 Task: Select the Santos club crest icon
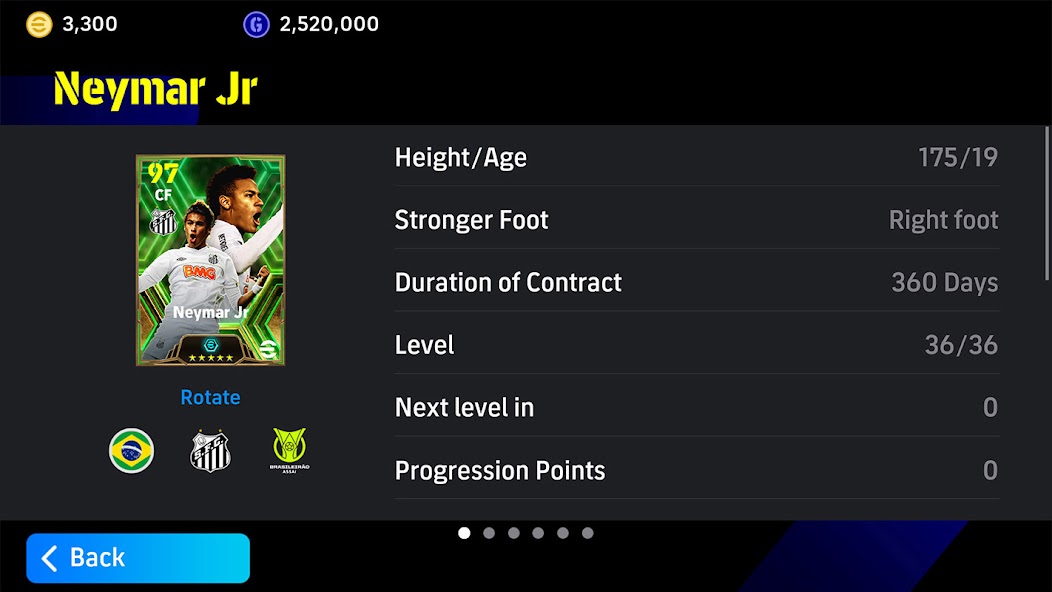pyautogui.click(x=210, y=451)
